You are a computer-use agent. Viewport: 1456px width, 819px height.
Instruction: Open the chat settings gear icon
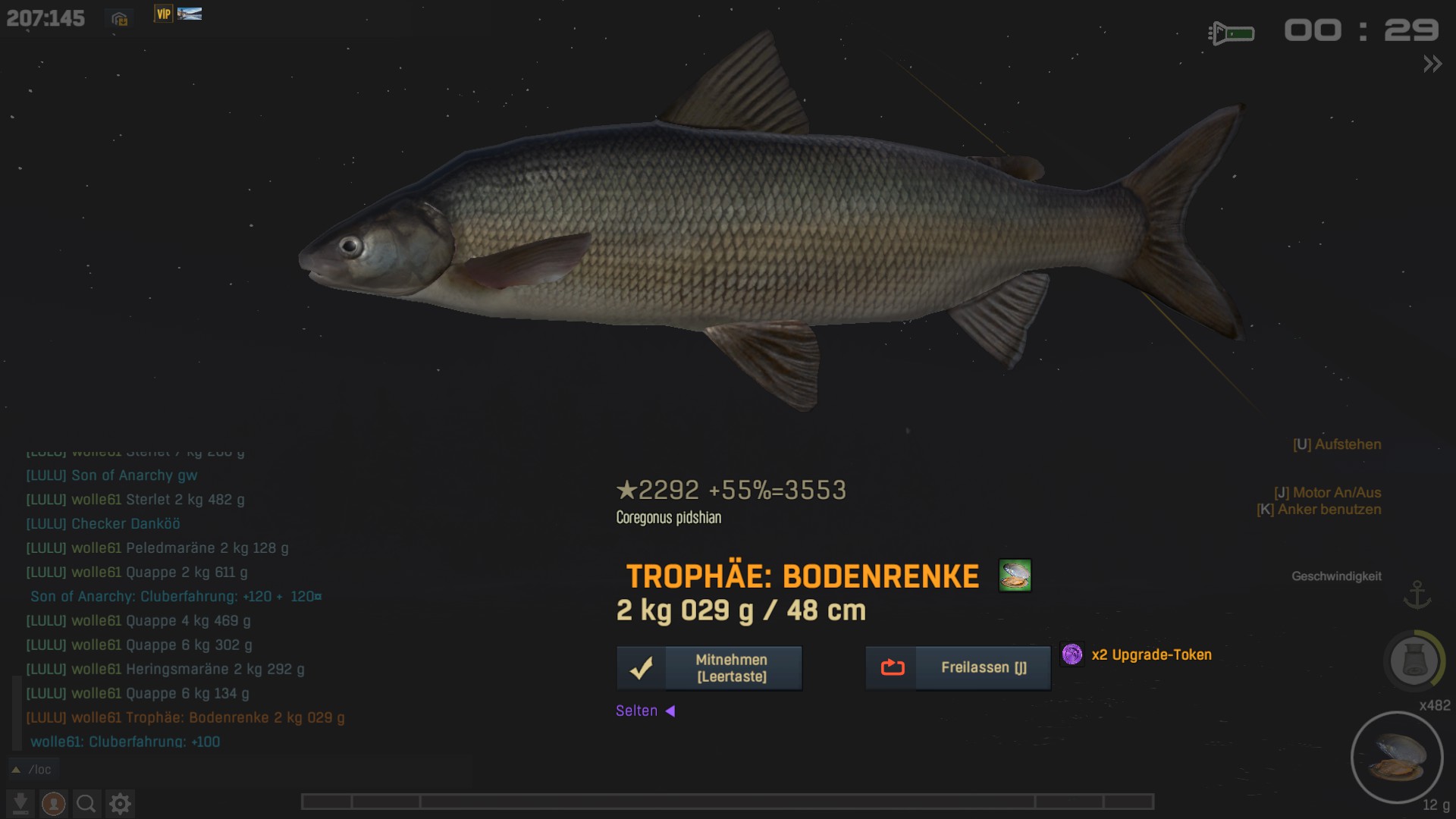(x=120, y=803)
